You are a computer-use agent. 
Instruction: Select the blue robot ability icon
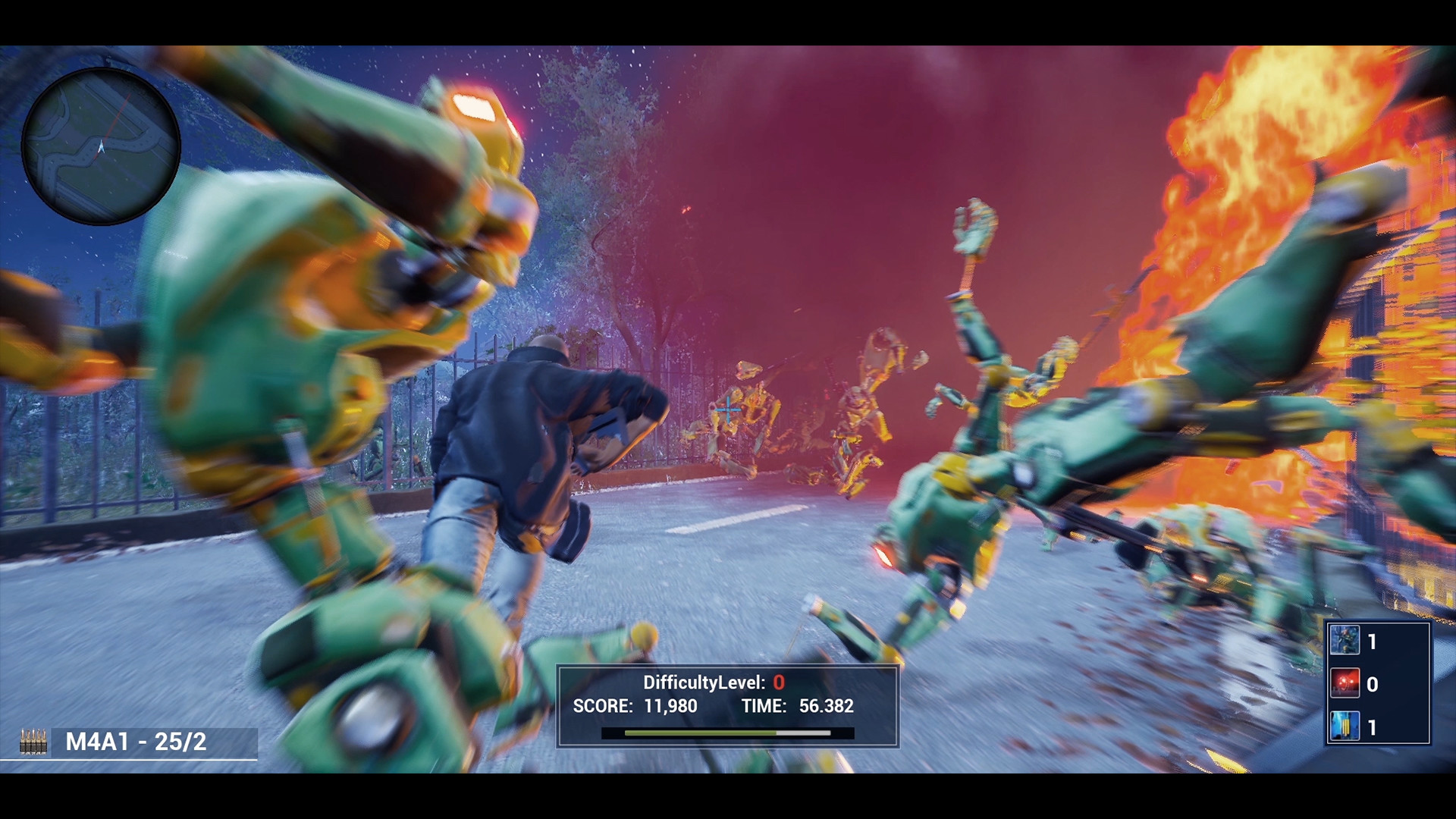coord(1345,641)
